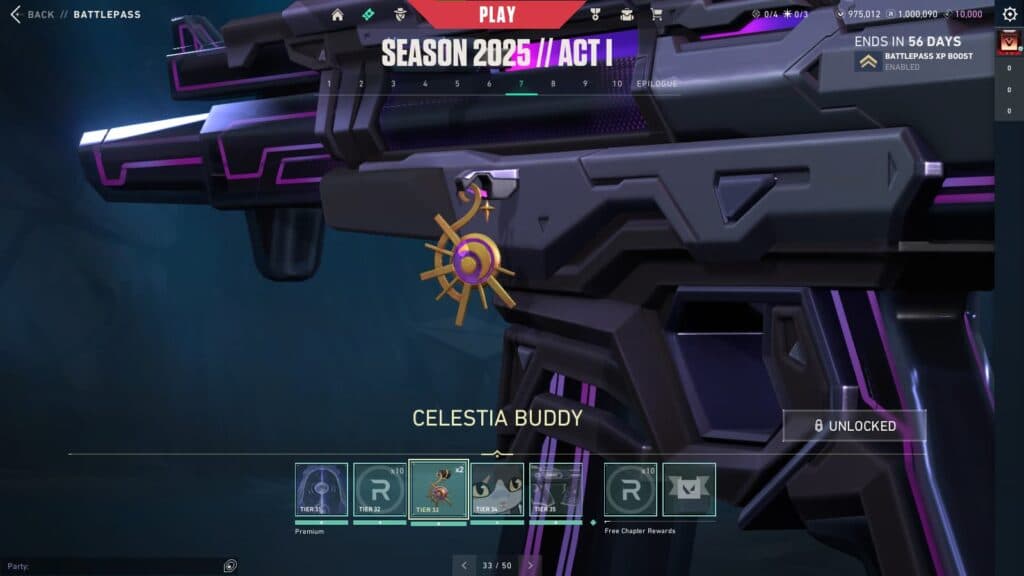This screenshot has width=1024, height=576.
Task: Go to the next reward page arrow
Action: coord(530,565)
